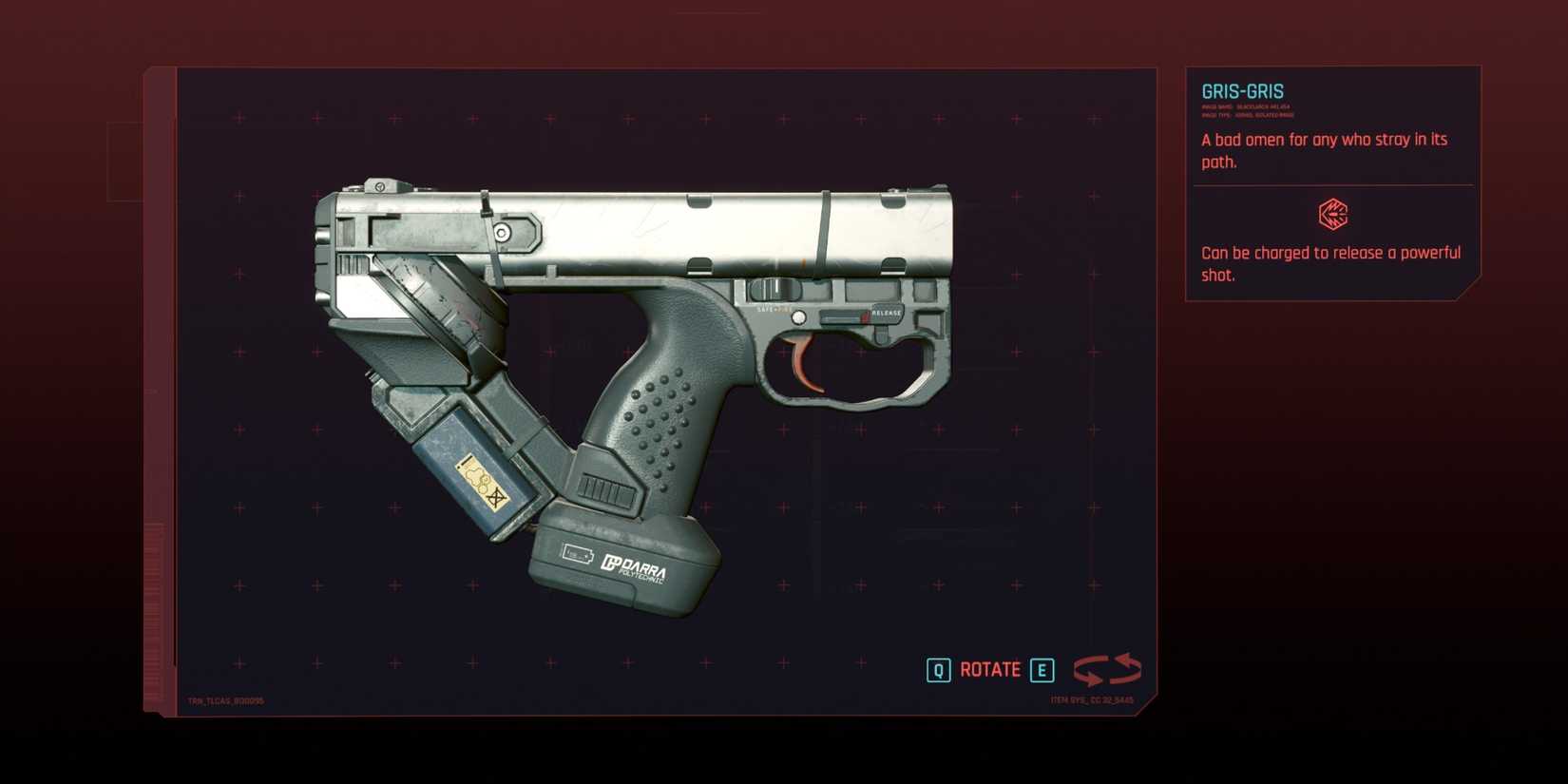The image size is (1568, 784).
Task: Click the red rotate arrows icon
Action: point(1106,669)
